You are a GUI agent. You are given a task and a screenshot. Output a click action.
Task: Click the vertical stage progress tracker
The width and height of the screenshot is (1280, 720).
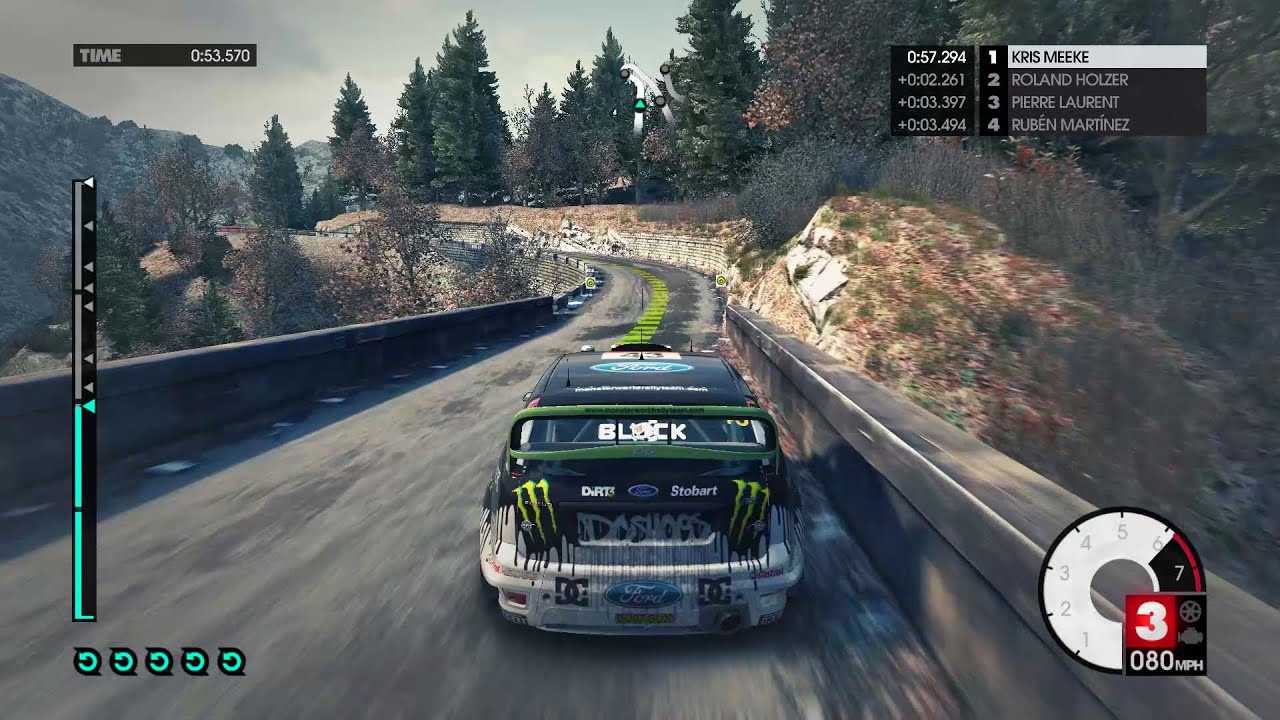pos(84,400)
